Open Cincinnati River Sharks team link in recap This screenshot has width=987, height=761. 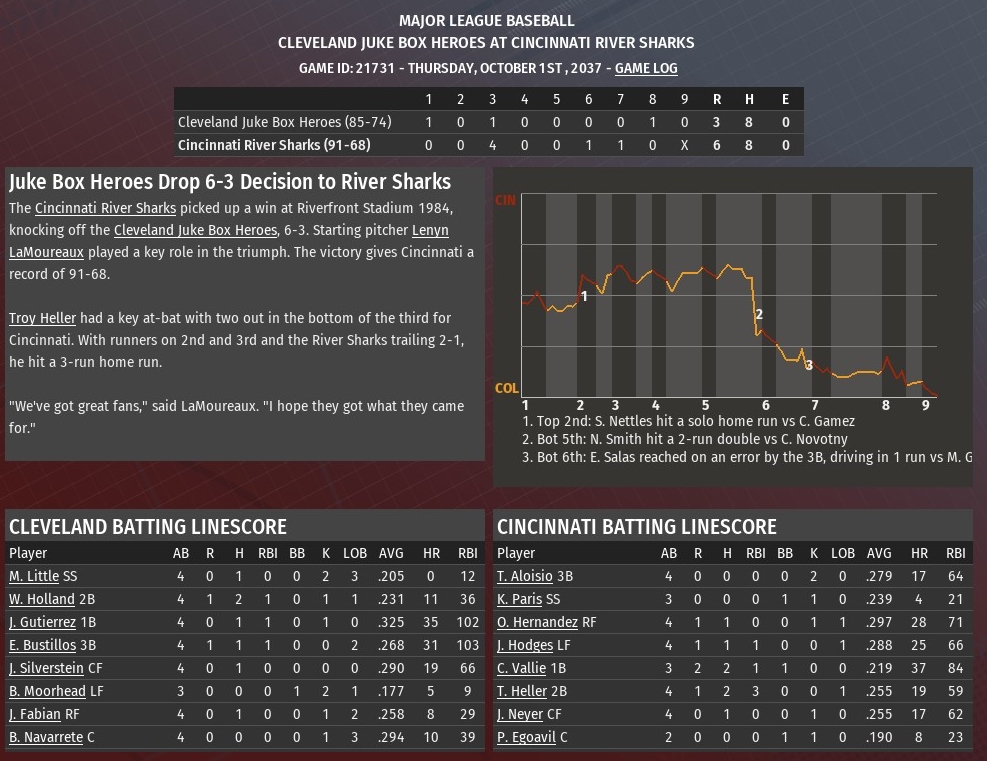pos(105,209)
